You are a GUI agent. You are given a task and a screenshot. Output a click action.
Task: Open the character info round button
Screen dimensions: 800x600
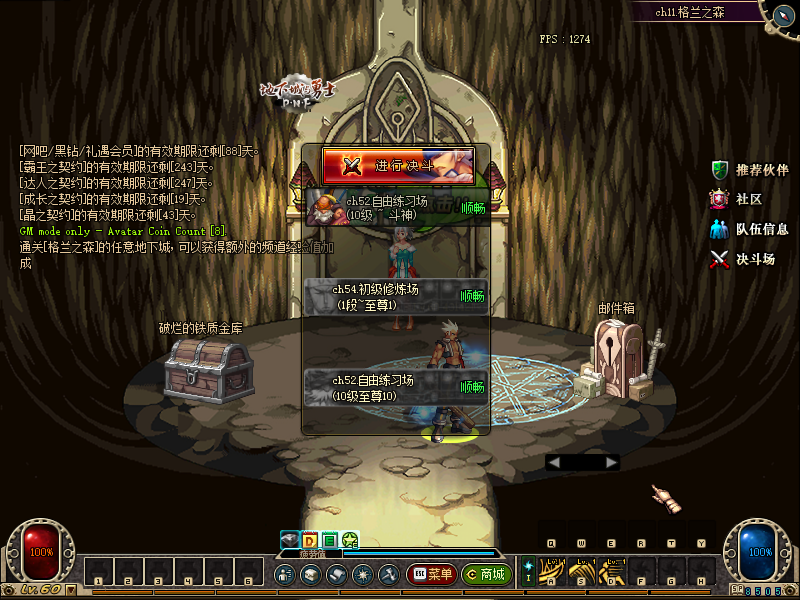tap(284, 574)
